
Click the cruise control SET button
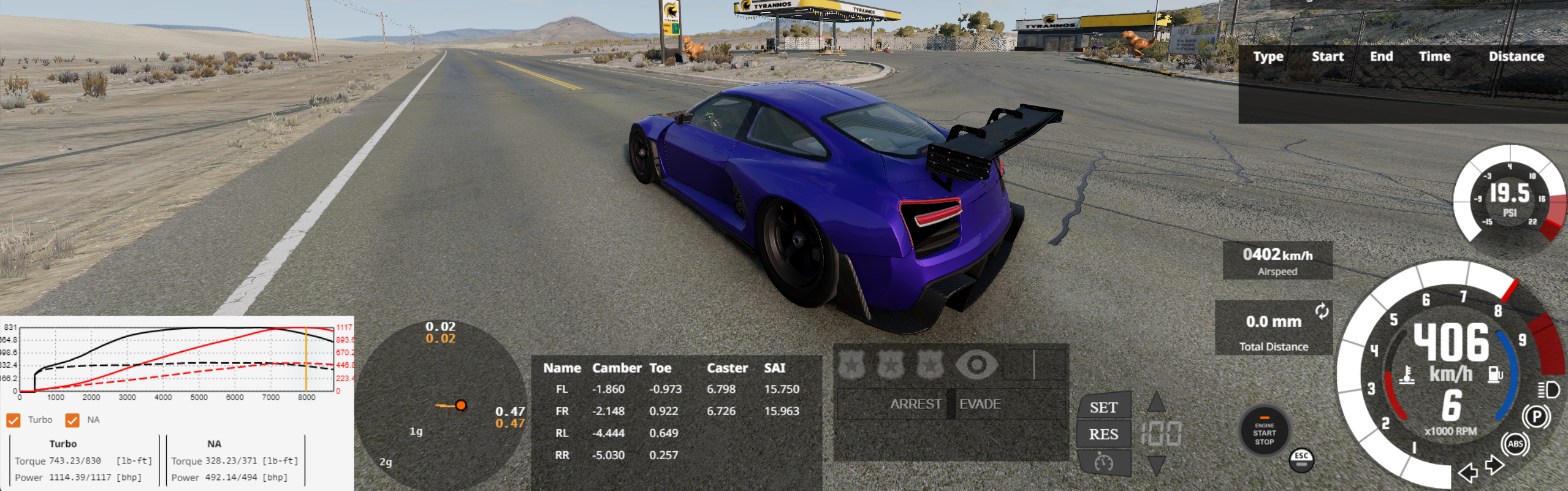click(x=1103, y=408)
